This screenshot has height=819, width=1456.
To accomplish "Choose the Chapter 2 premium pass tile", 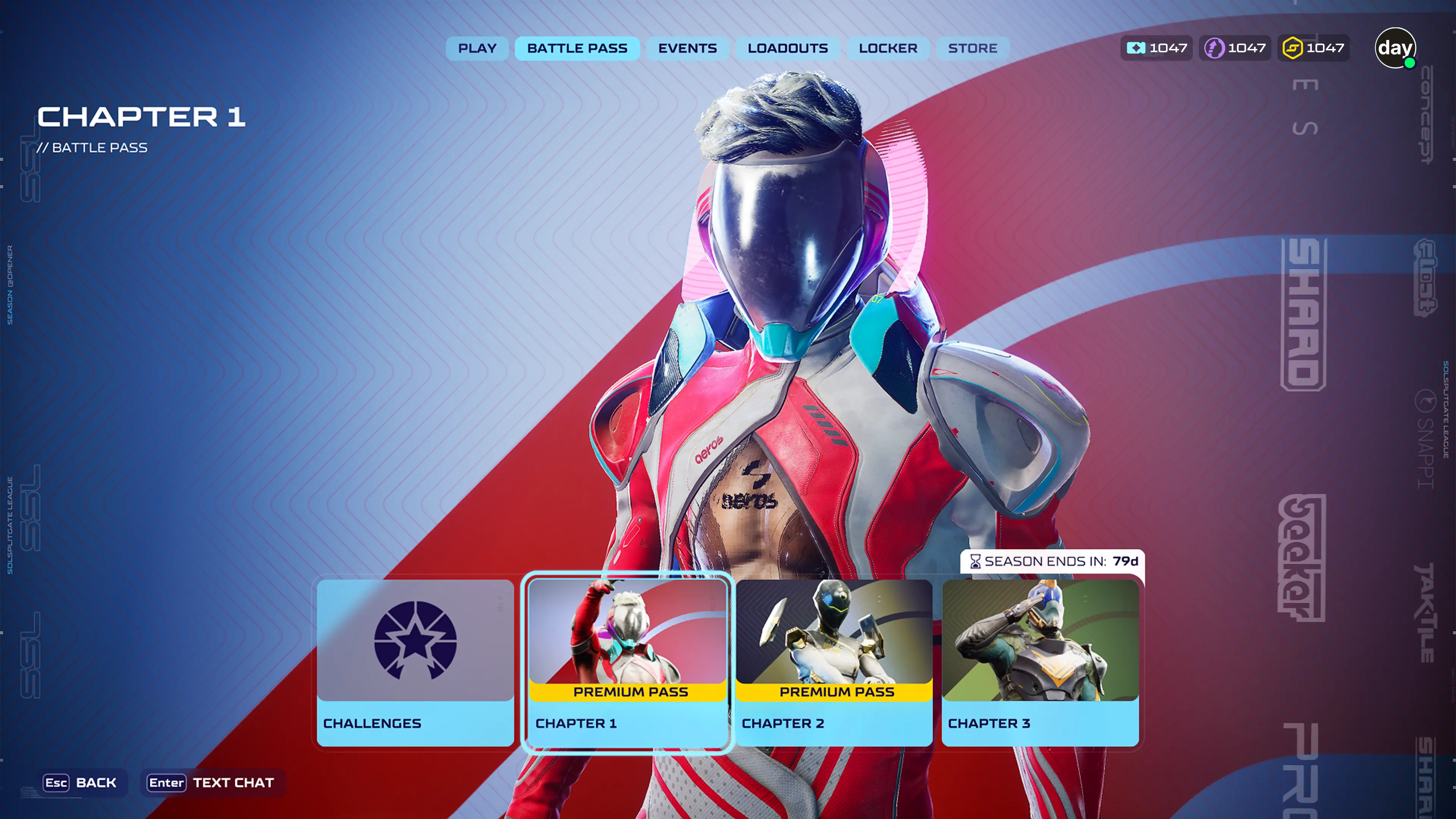I will click(834, 662).
